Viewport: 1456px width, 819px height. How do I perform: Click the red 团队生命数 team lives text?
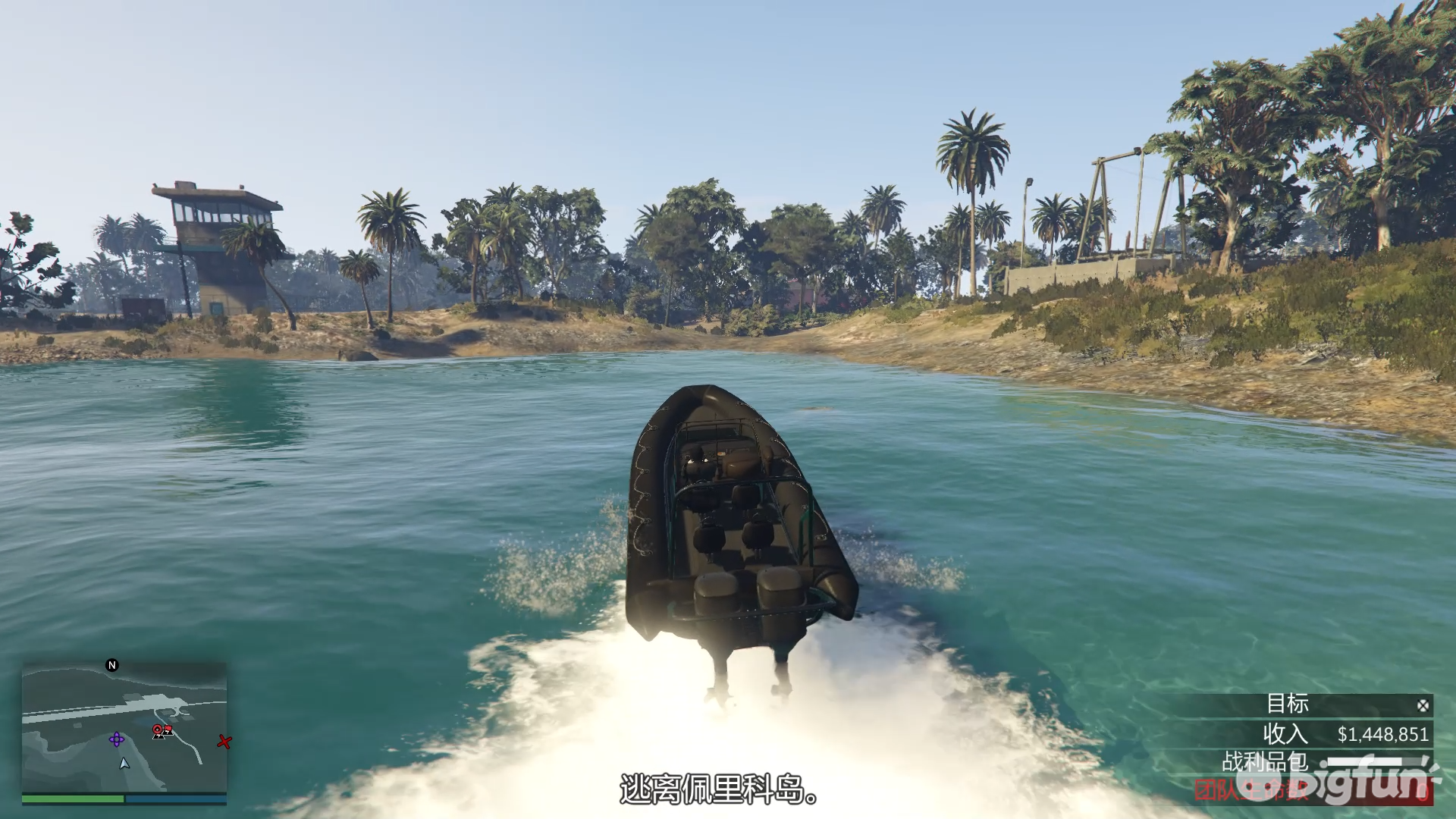(x=1251, y=790)
